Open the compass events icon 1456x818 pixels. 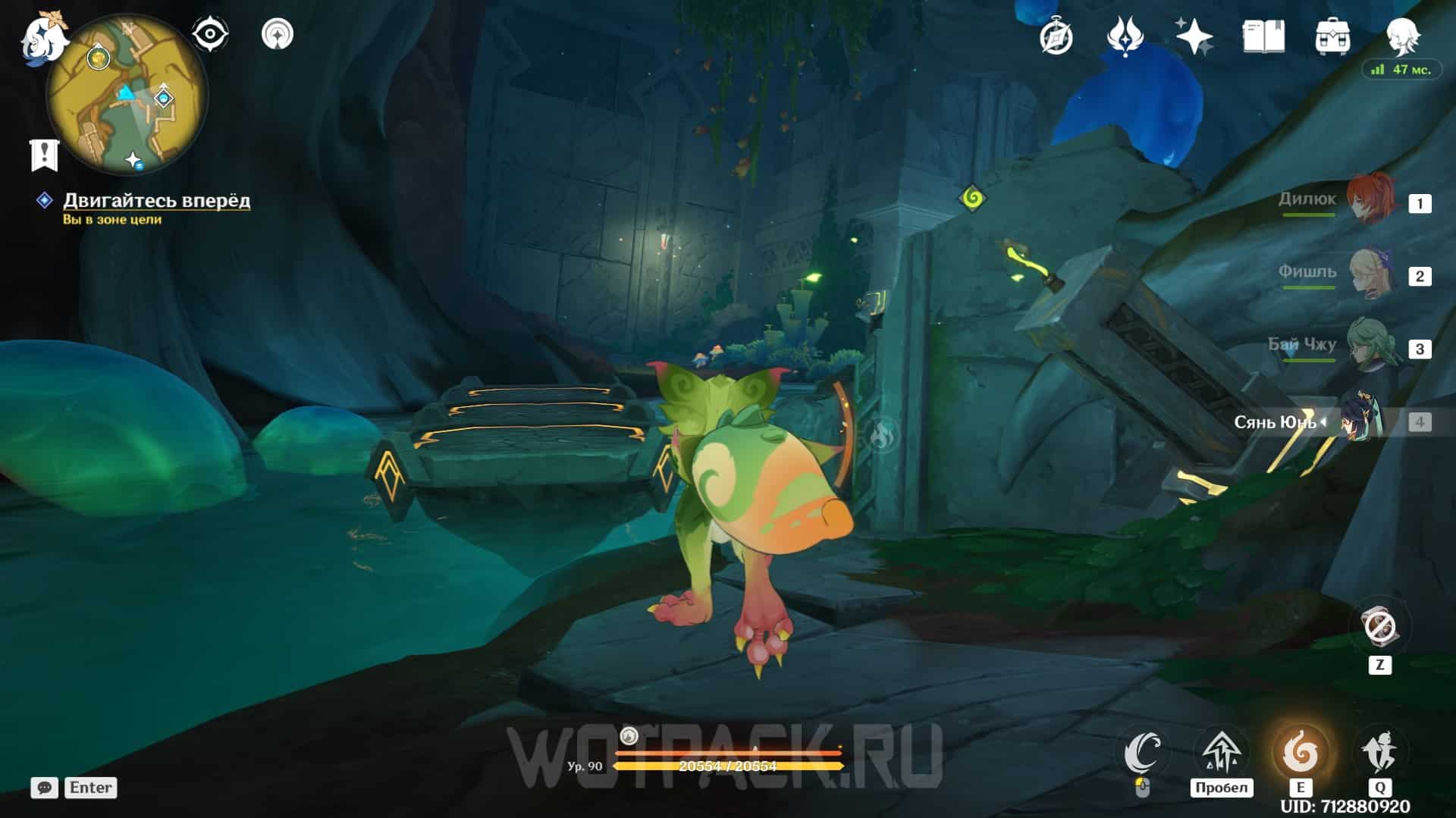click(x=1056, y=36)
